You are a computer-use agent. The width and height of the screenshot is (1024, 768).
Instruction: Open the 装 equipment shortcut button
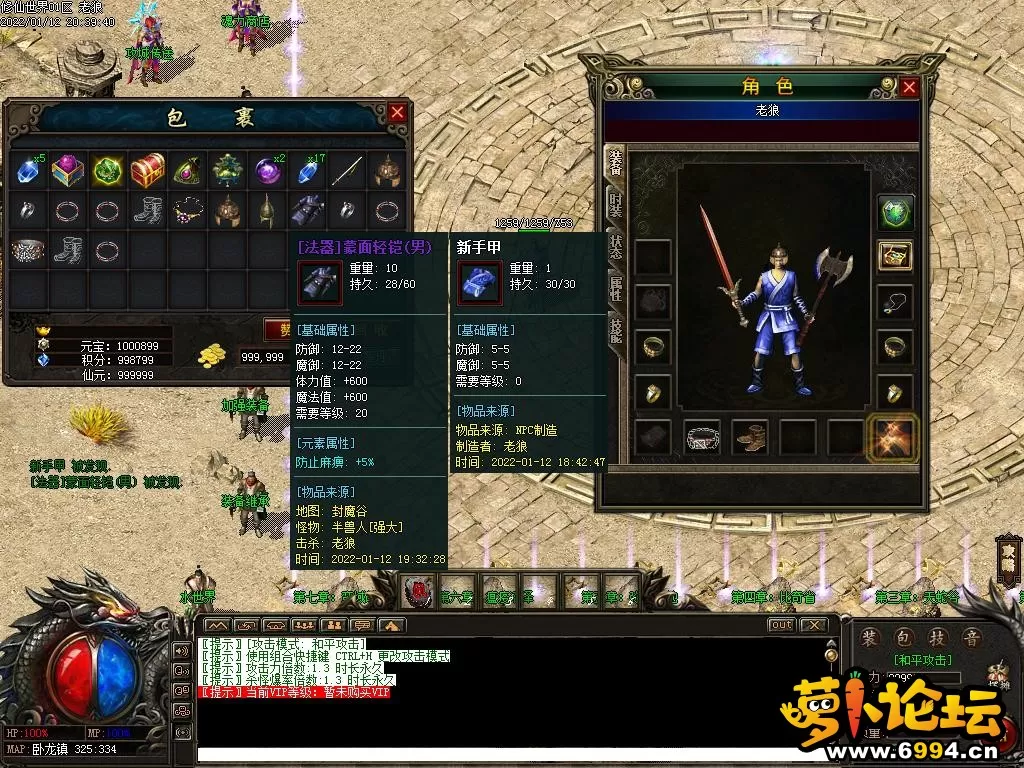870,637
